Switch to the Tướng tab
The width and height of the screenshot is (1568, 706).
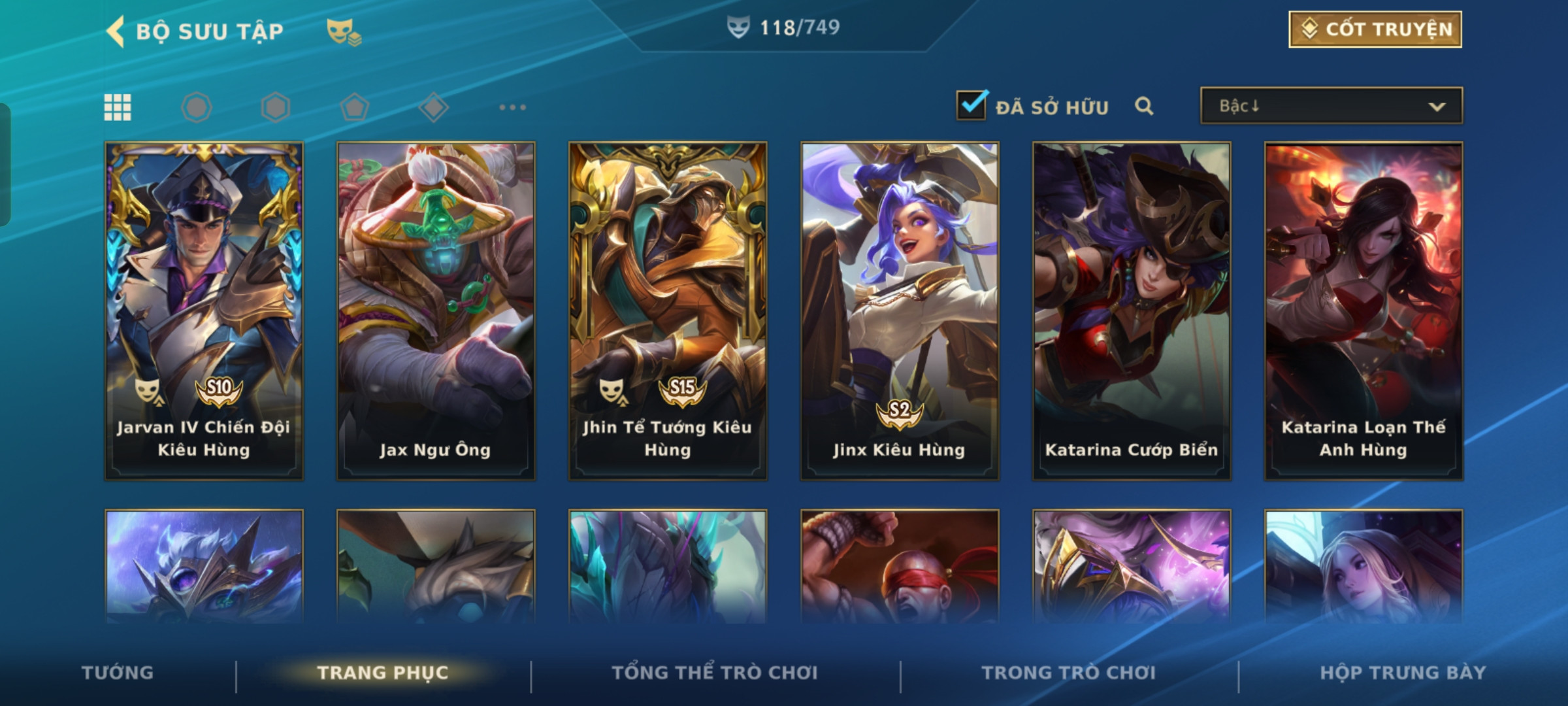point(118,673)
